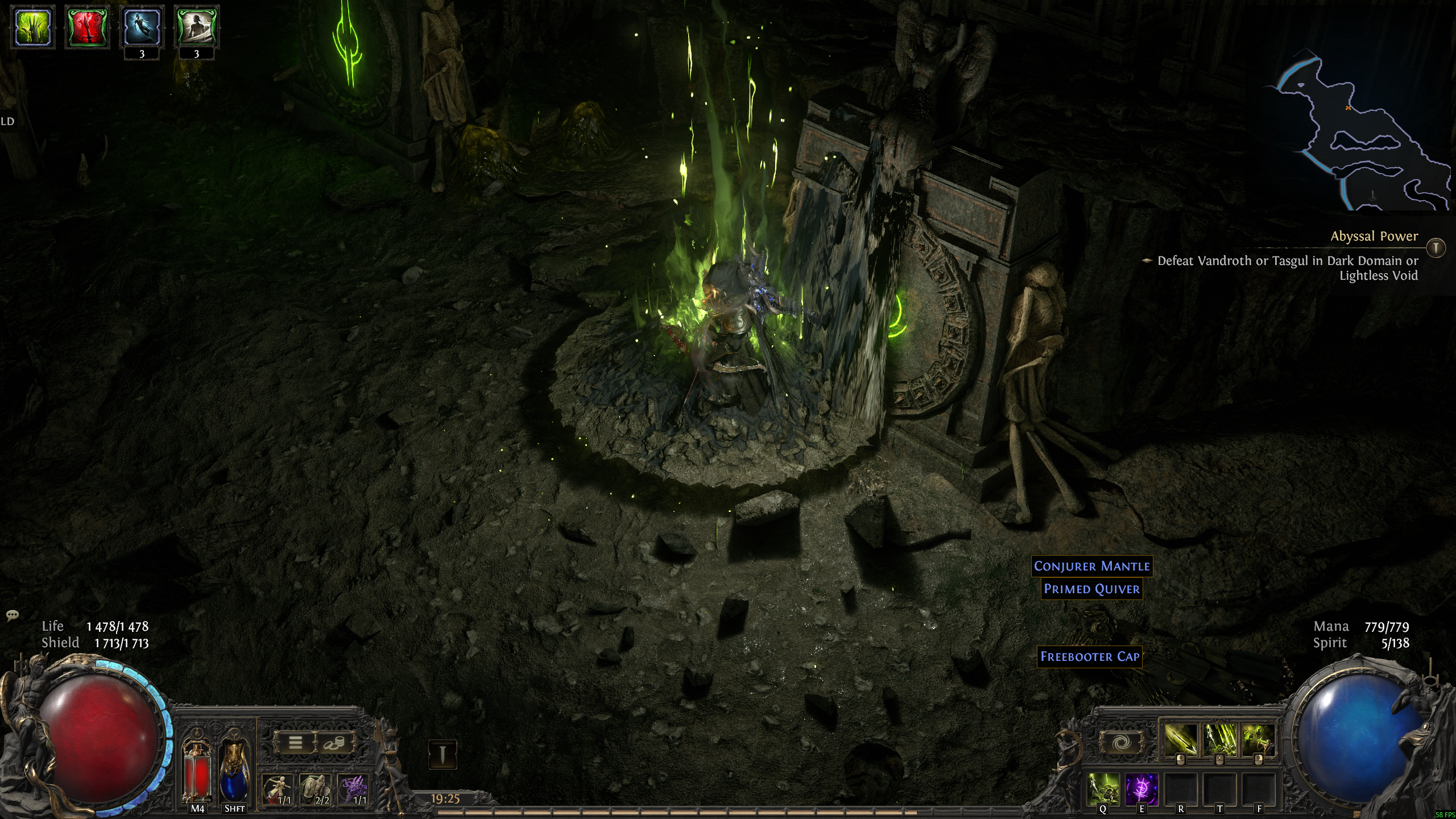Activate the single poison arrow skill

click(1181, 740)
